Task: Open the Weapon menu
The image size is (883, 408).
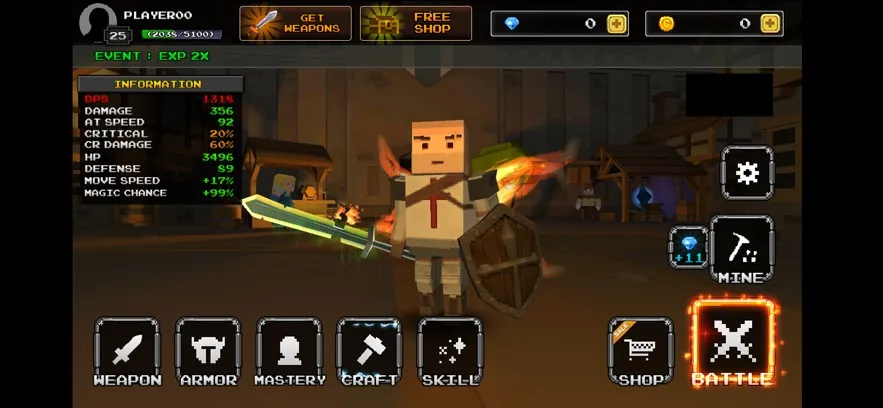Action: point(127,350)
